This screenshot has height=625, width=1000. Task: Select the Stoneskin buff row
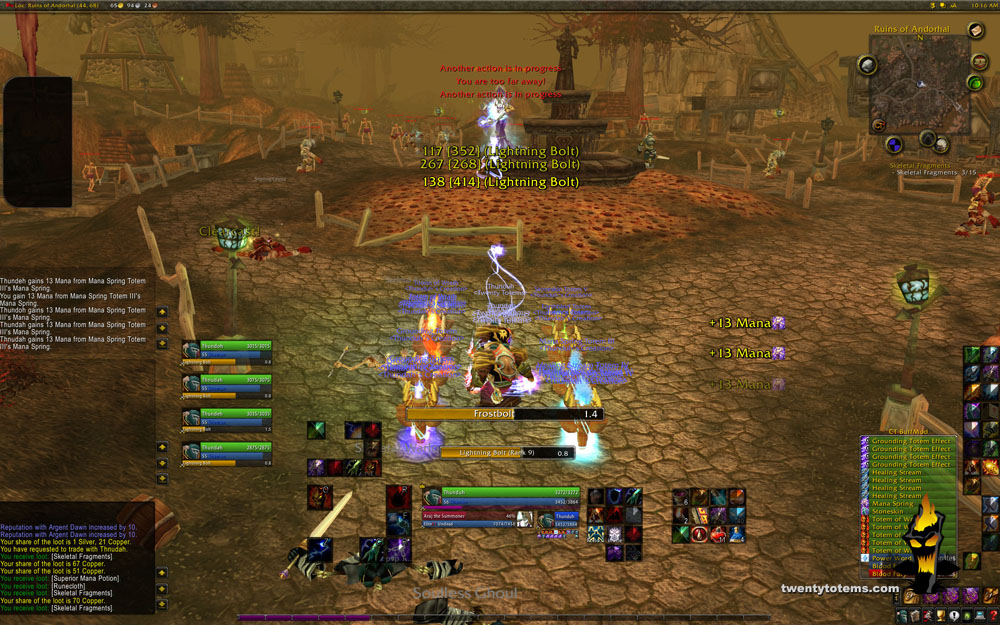coord(890,512)
